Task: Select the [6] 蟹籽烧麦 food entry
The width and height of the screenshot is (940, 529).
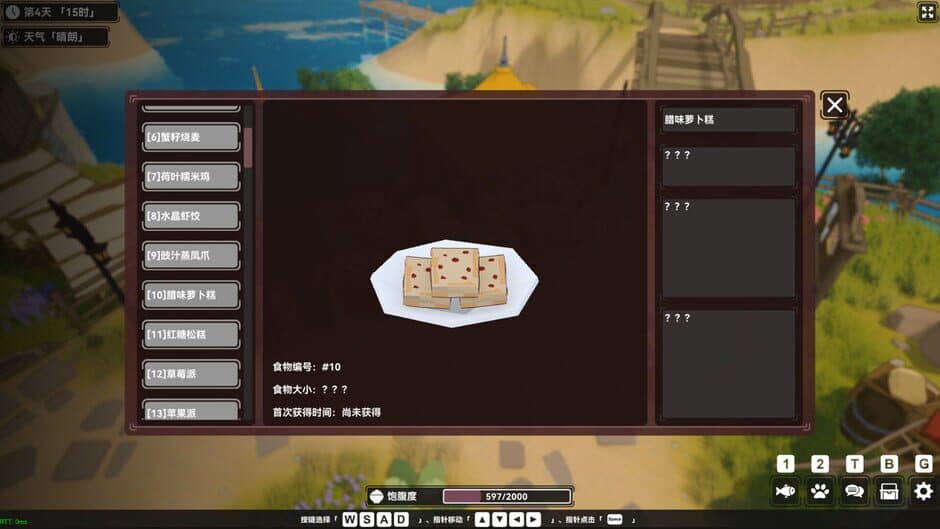Action: click(x=191, y=137)
